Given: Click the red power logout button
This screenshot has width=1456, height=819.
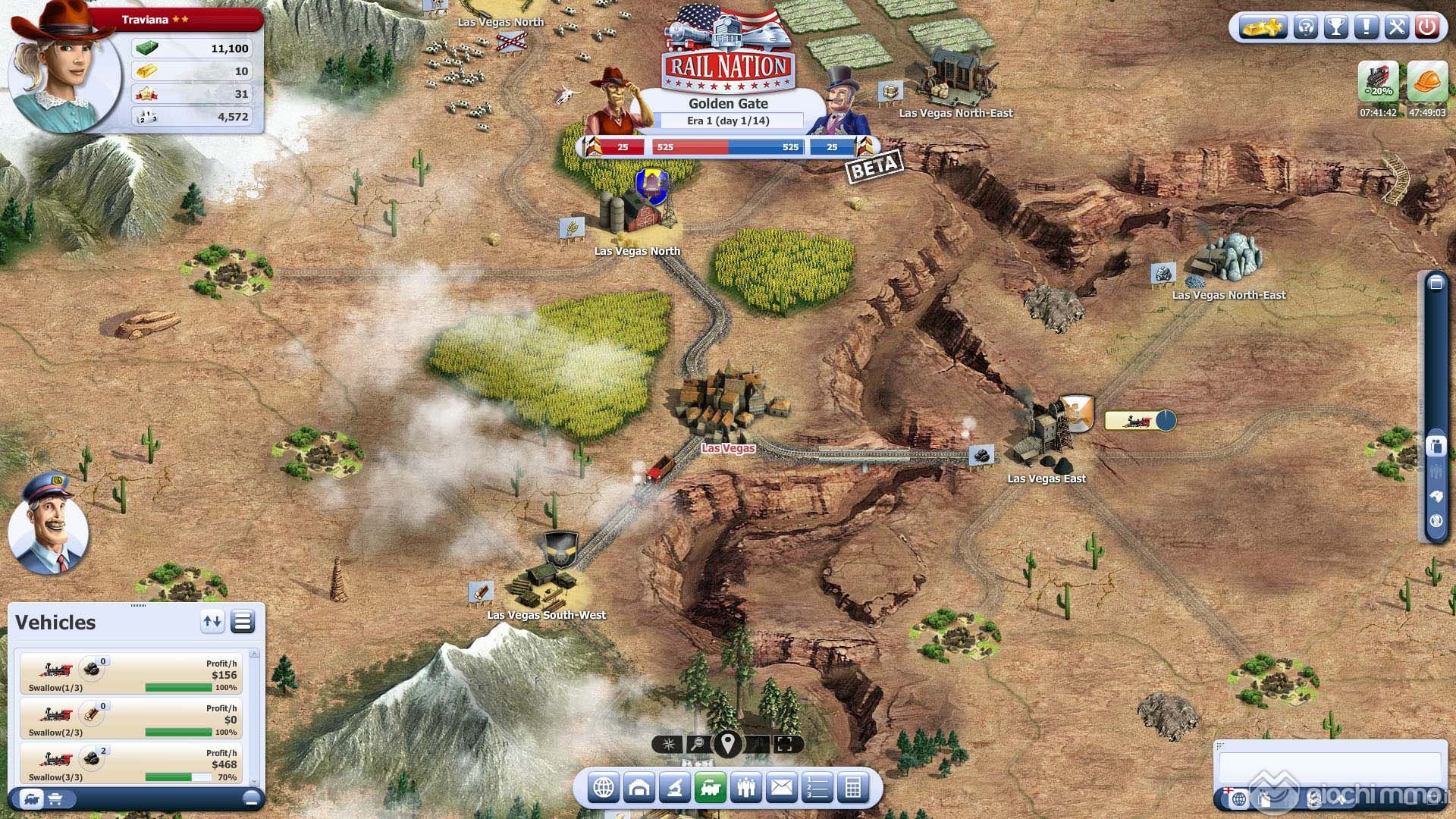Looking at the screenshot, I should point(1427,28).
